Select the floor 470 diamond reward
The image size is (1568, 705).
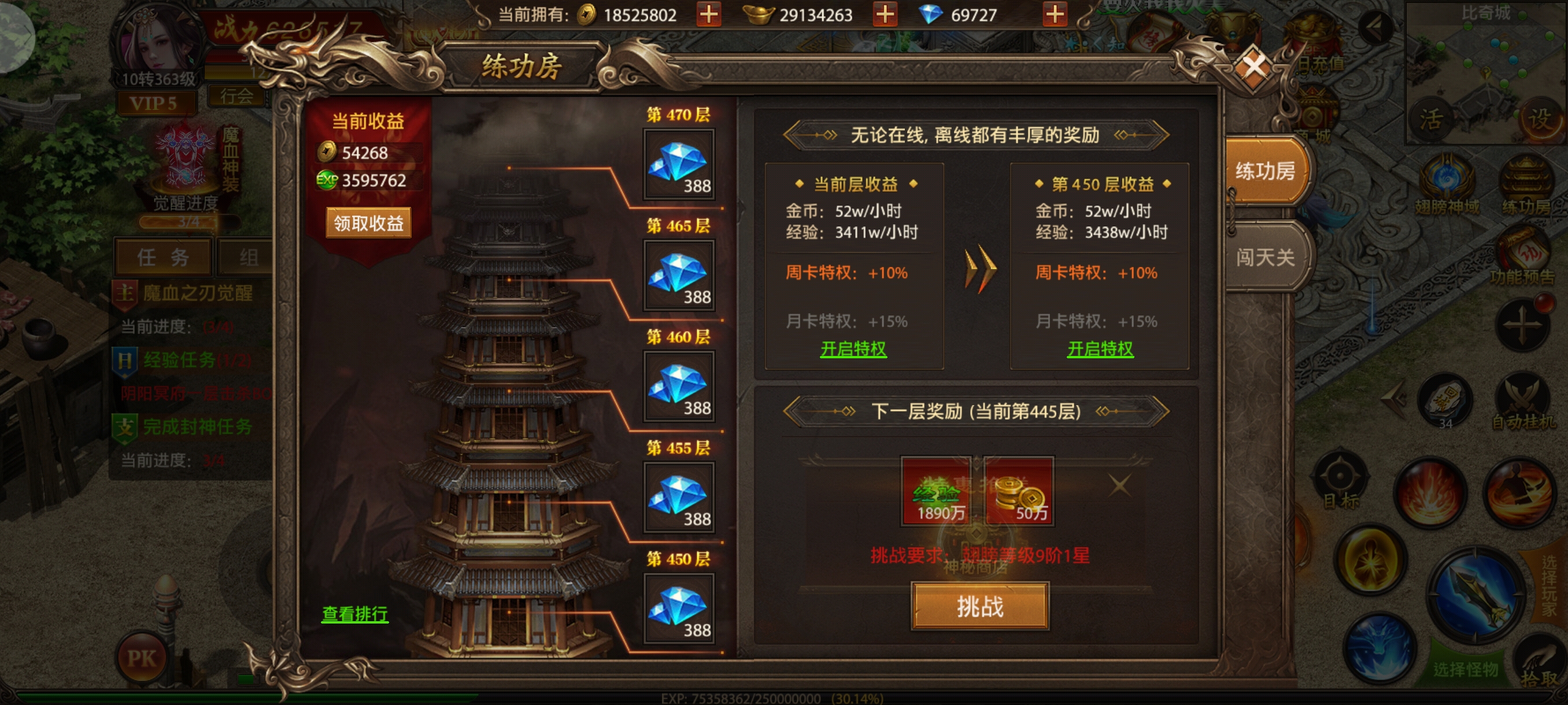click(679, 164)
